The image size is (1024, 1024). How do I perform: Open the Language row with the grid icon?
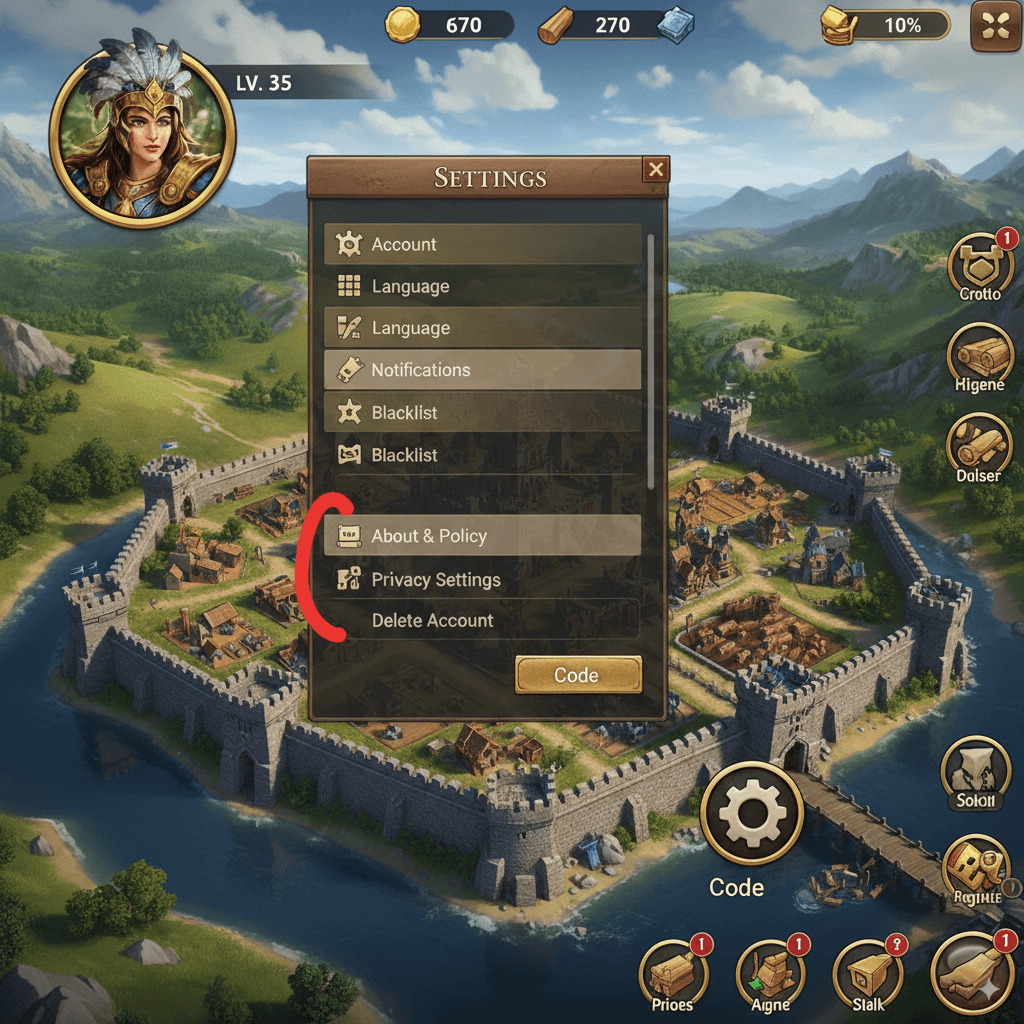click(482, 287)
